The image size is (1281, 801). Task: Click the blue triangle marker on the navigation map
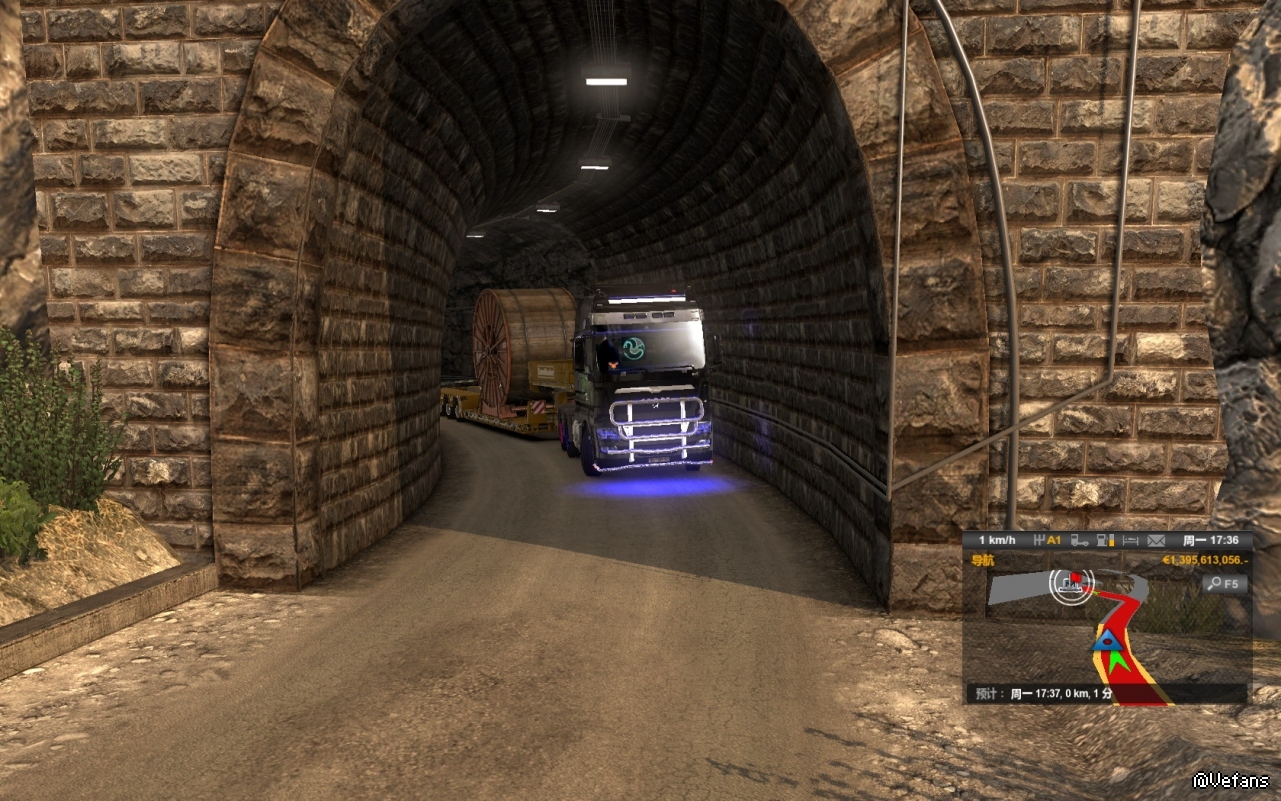pos(1104,641)
